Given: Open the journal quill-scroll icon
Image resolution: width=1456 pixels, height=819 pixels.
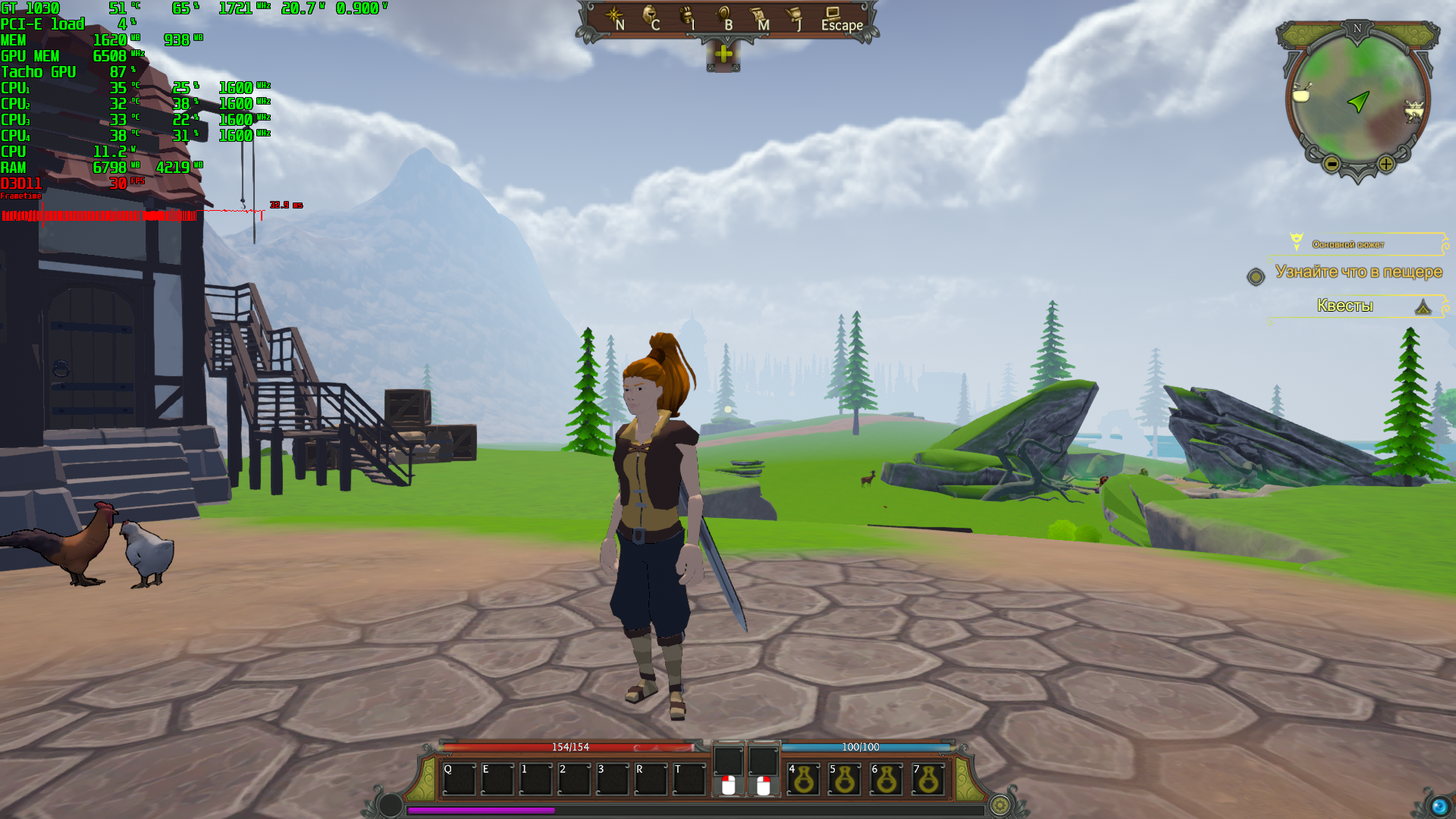Looking at the screenshot, I should (x=794, y=17).
